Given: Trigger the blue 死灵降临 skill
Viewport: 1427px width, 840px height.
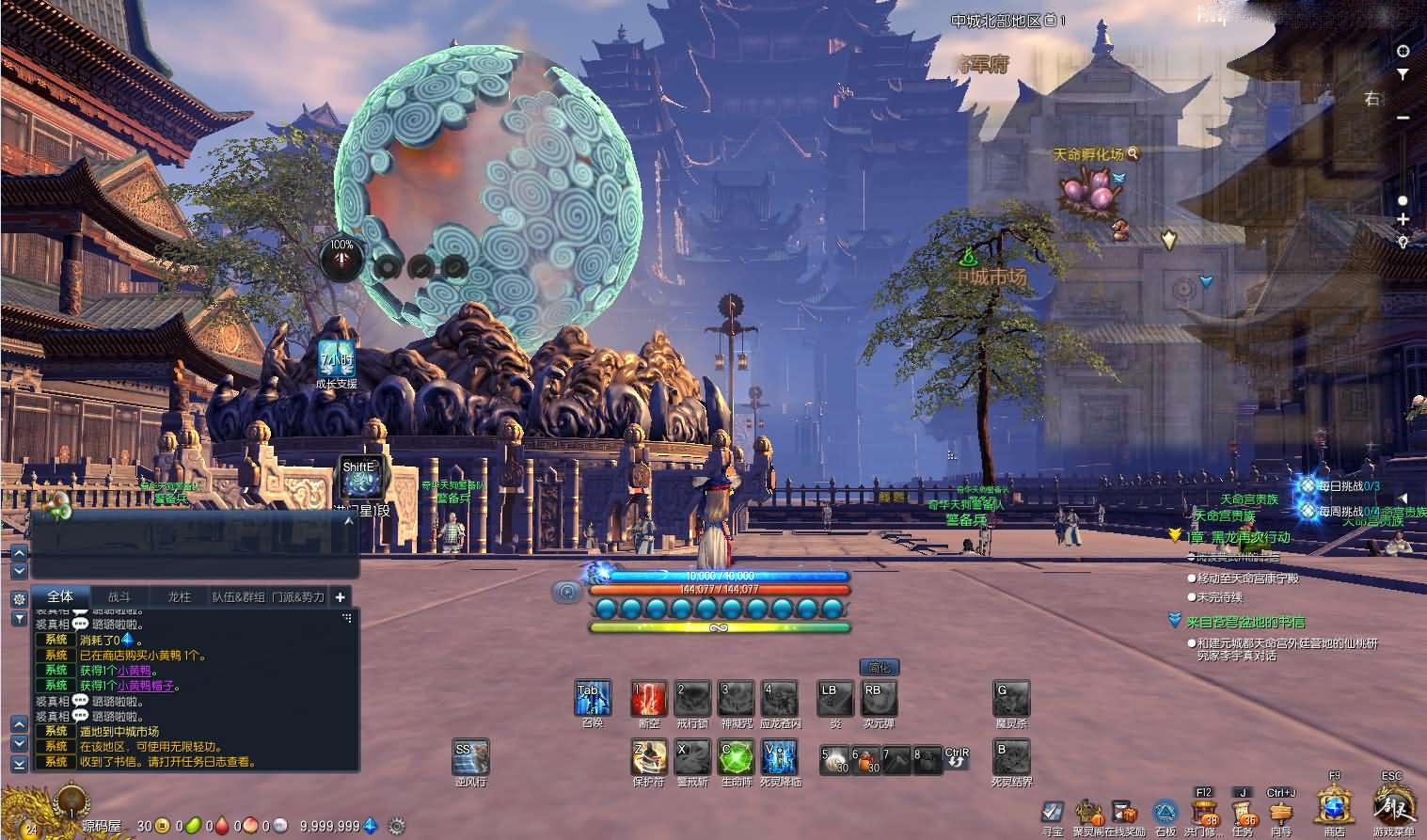Looking at the screenshot, I should coord(780,758).
